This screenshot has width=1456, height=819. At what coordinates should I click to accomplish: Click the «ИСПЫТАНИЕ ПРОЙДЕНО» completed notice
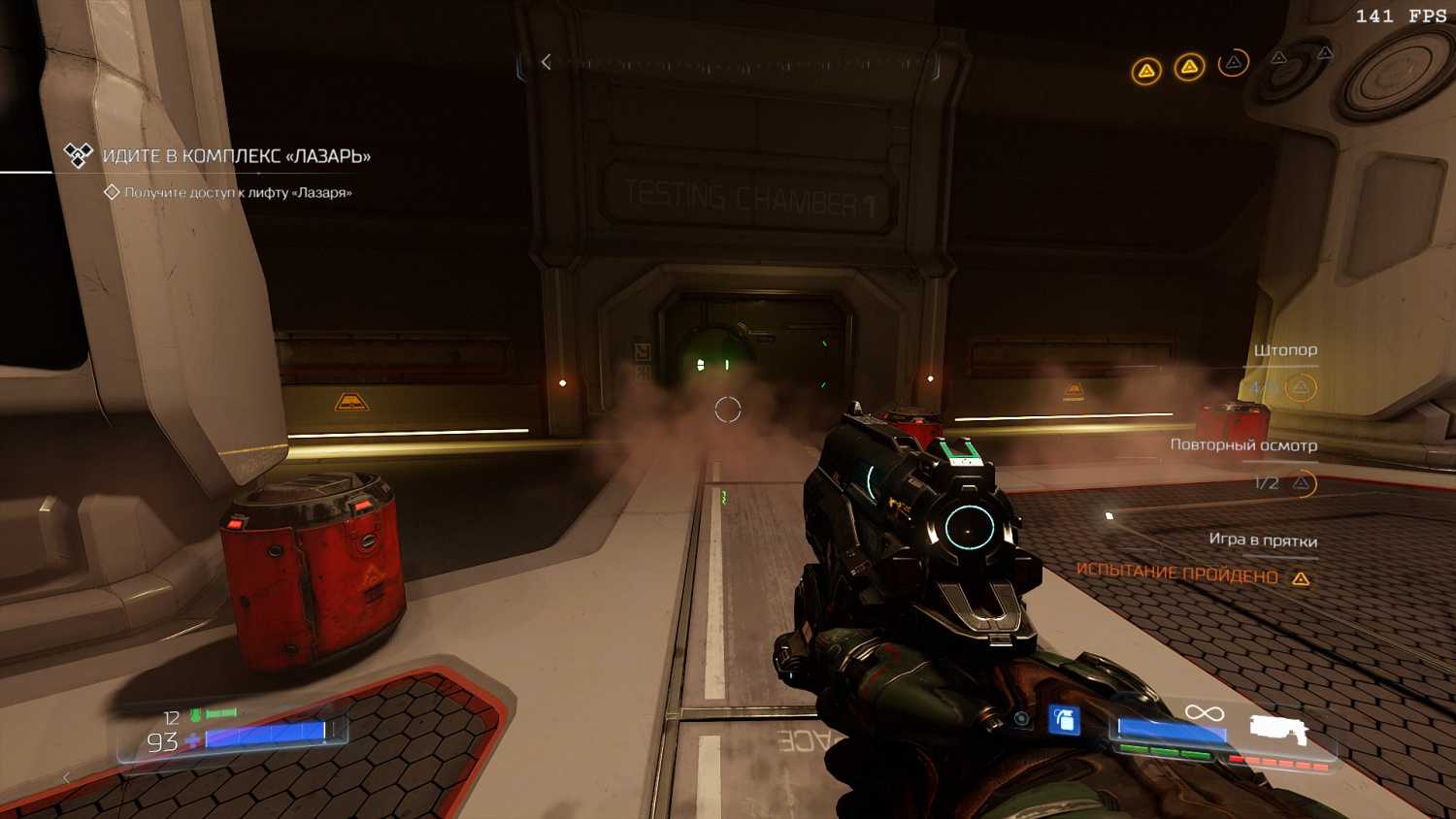click(1177, 573)
